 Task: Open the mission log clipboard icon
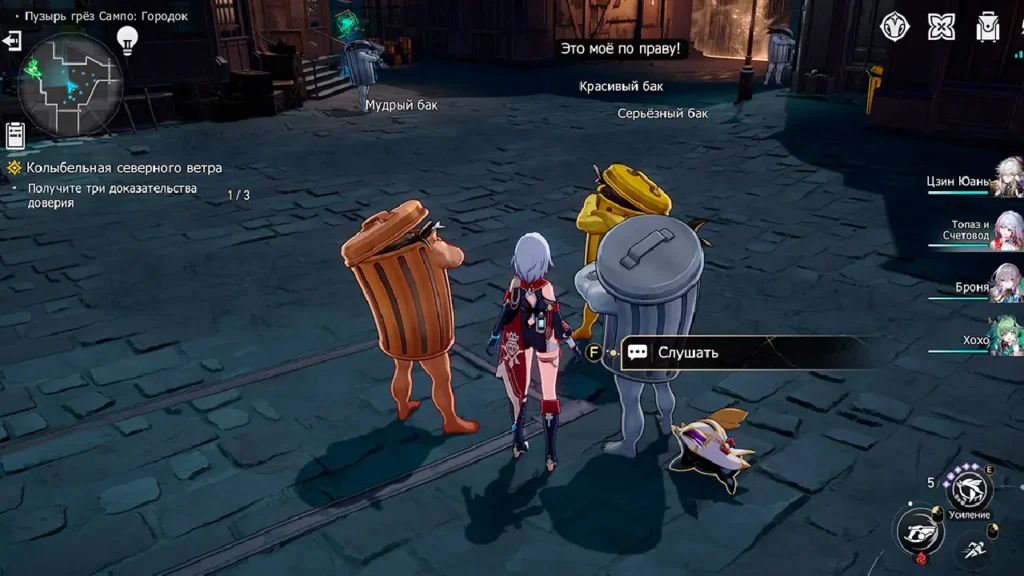[15, 134]
